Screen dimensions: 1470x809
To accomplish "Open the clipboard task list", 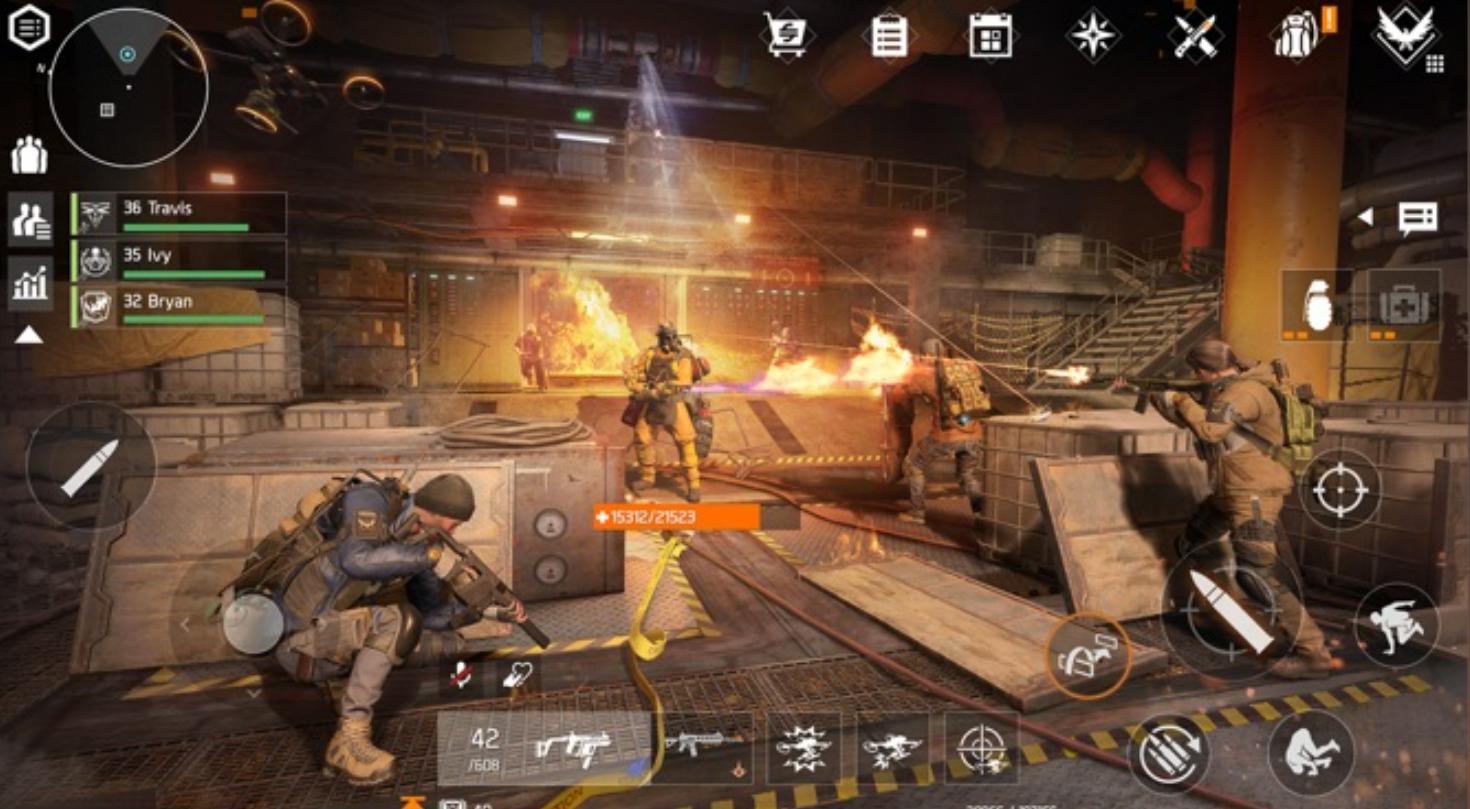I will pyautogui.click(x=889, y=35).
